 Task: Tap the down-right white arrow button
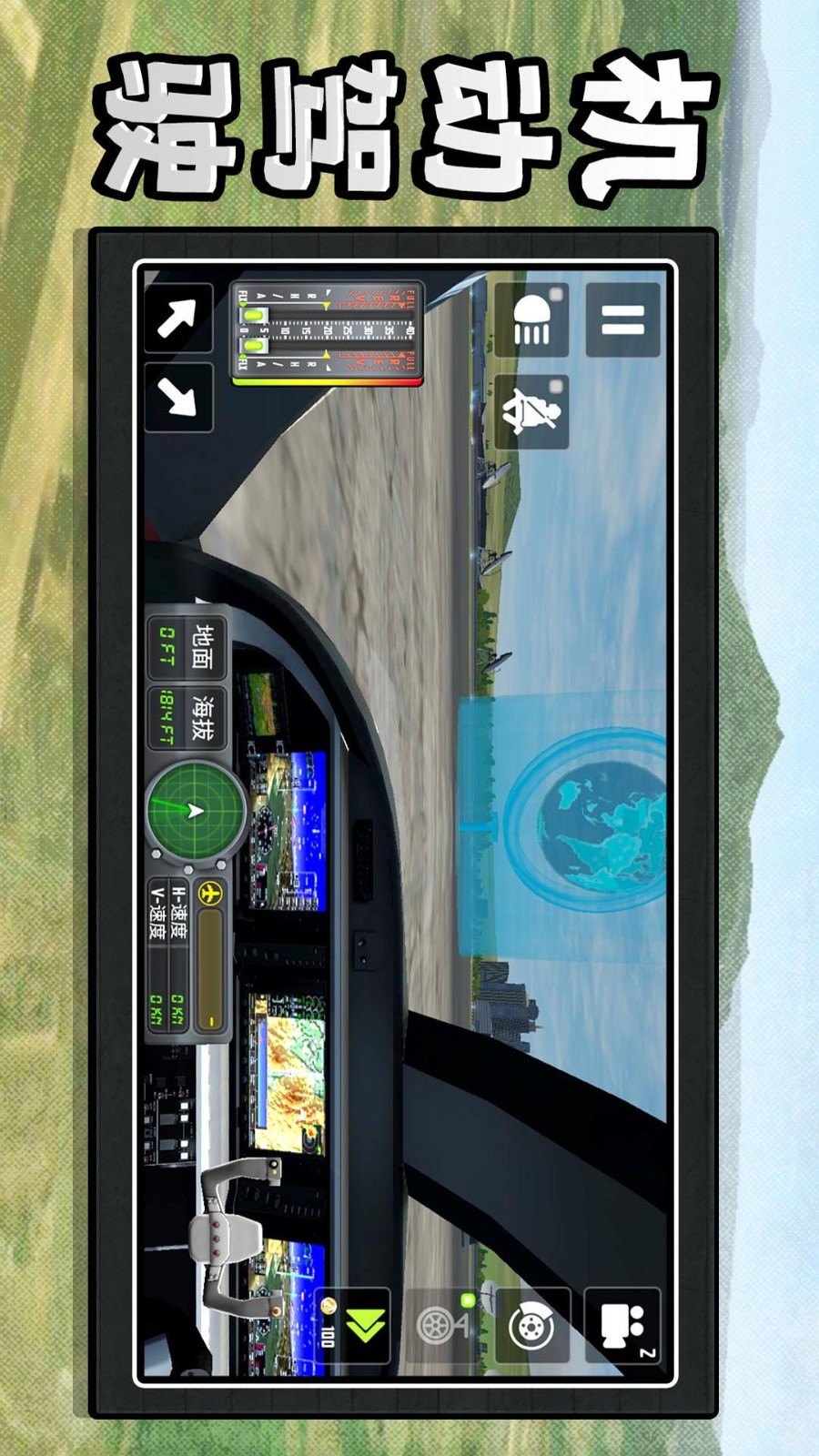[x=178, y=398]
